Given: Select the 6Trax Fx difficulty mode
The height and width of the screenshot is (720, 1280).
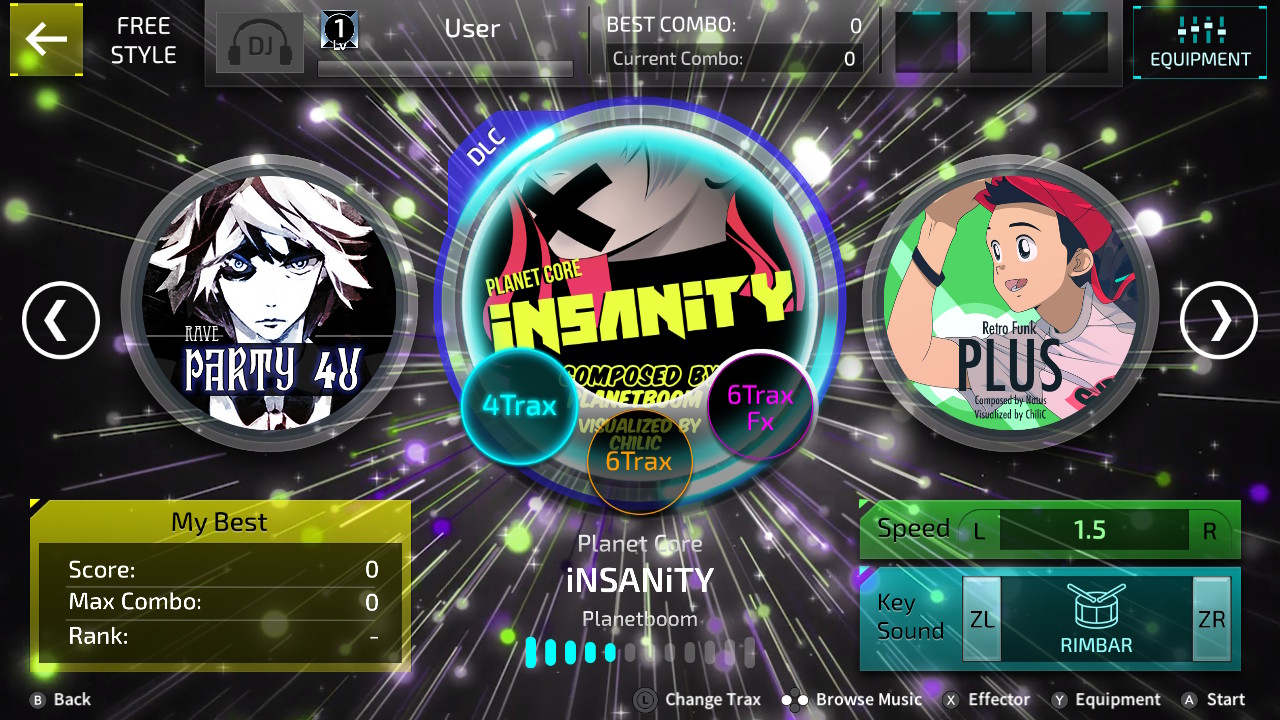Looking at the screenshot, I should (x=760, y=405).
